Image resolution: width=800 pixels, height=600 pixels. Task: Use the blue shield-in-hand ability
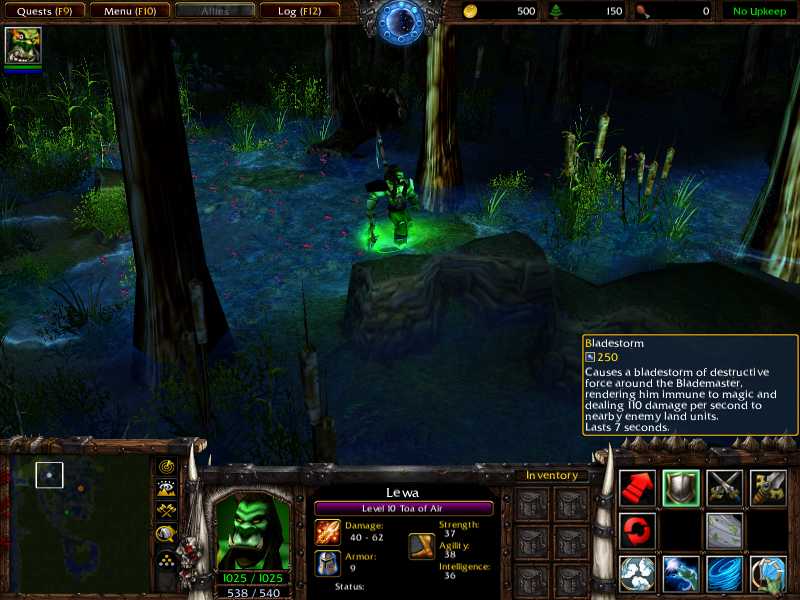click(x=768, y=574)
